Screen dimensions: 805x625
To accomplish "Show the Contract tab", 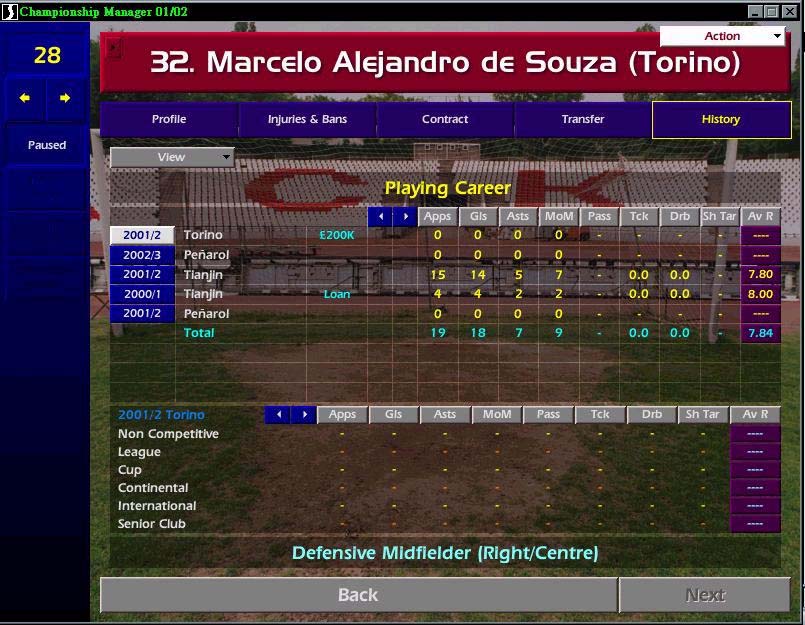I will 445,119.
